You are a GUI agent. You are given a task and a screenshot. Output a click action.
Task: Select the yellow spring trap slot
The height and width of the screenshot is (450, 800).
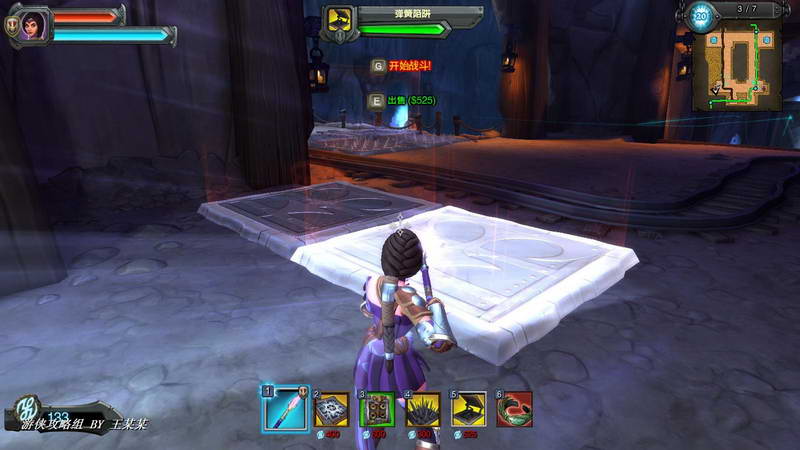(x=469, y=409)
